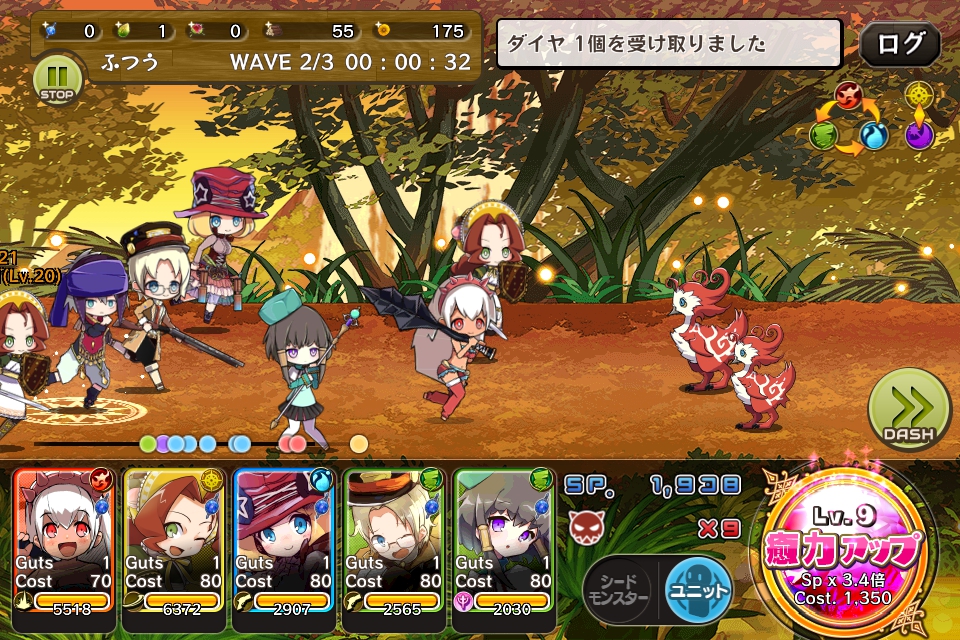Switch to the ユニット tab
960x640 pixels.
click(698, 589)
